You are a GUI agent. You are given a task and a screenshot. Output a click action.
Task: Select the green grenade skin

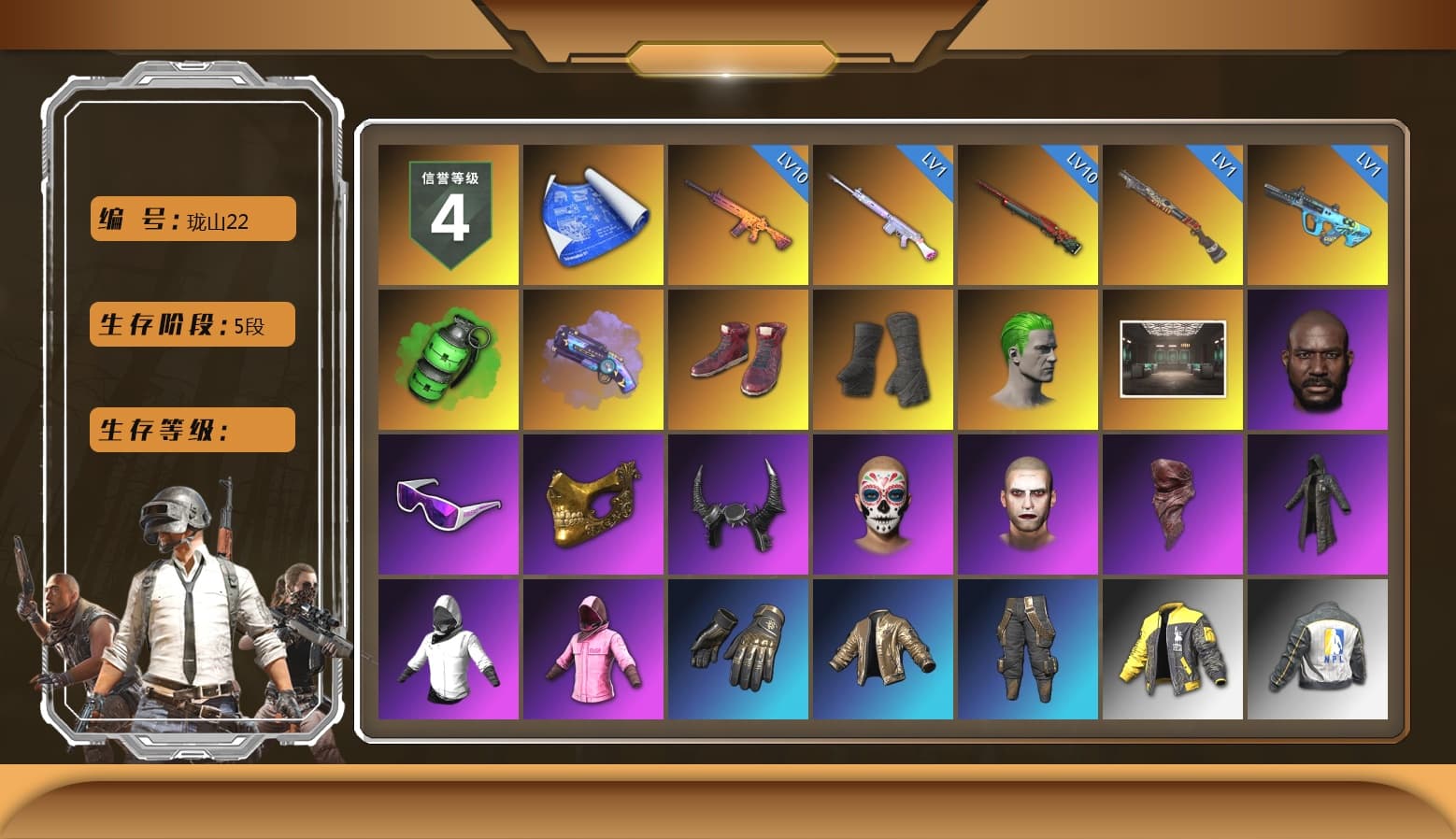click(448, 358)
